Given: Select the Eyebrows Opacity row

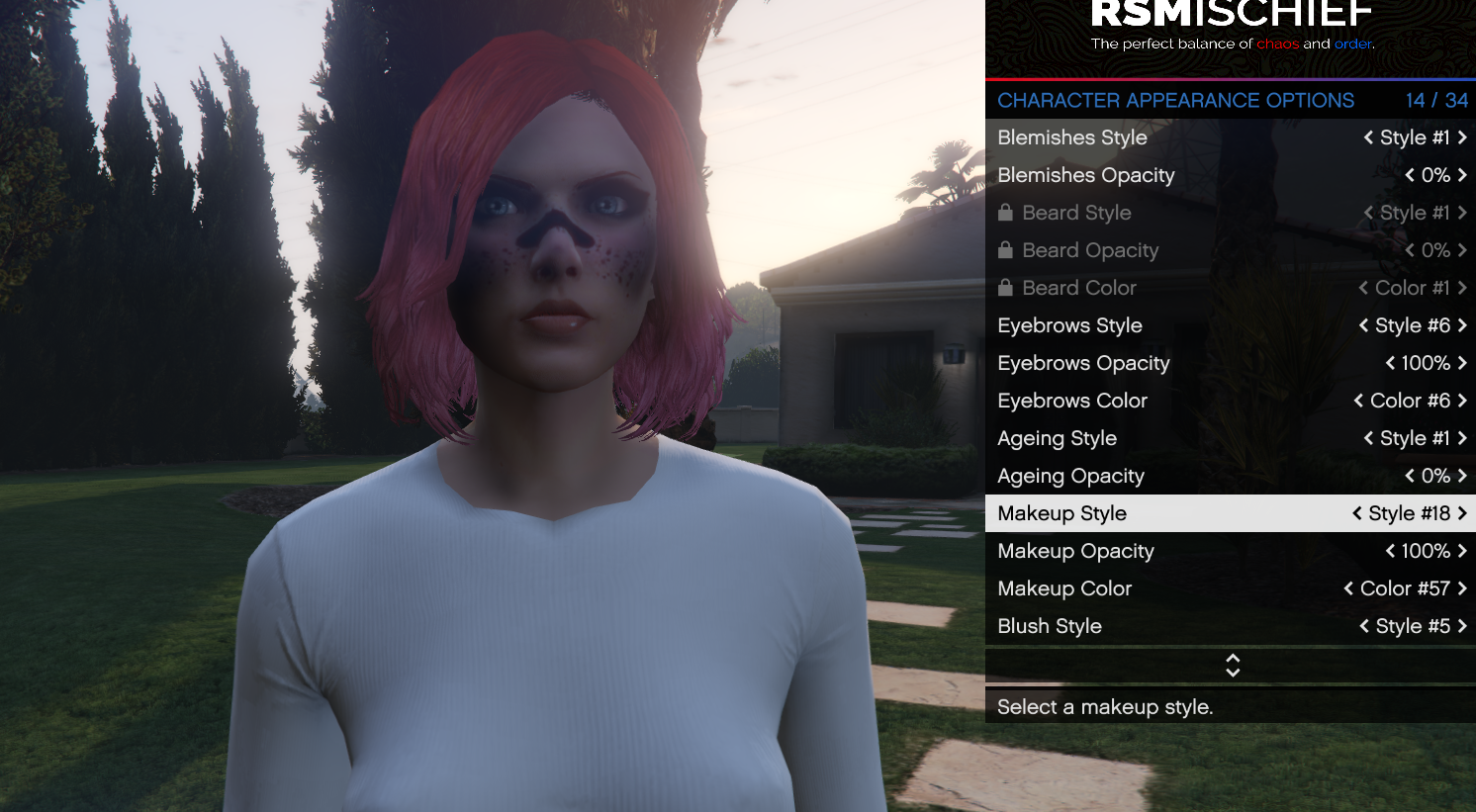Looking at the screenshot, I should click(x=1083, y=363).
